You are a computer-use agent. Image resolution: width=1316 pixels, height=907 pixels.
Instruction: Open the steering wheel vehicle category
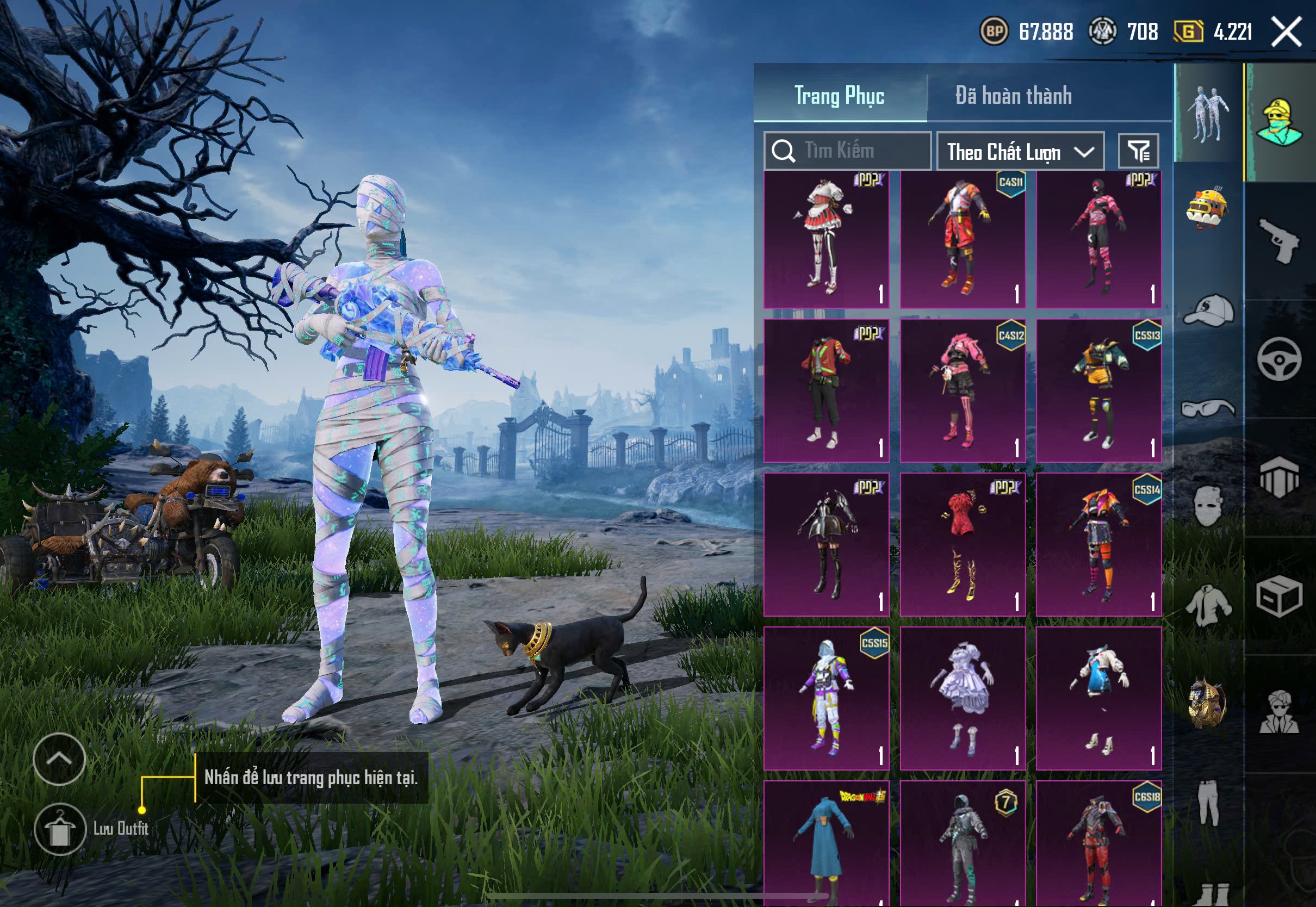click(x=1279, y=359)
